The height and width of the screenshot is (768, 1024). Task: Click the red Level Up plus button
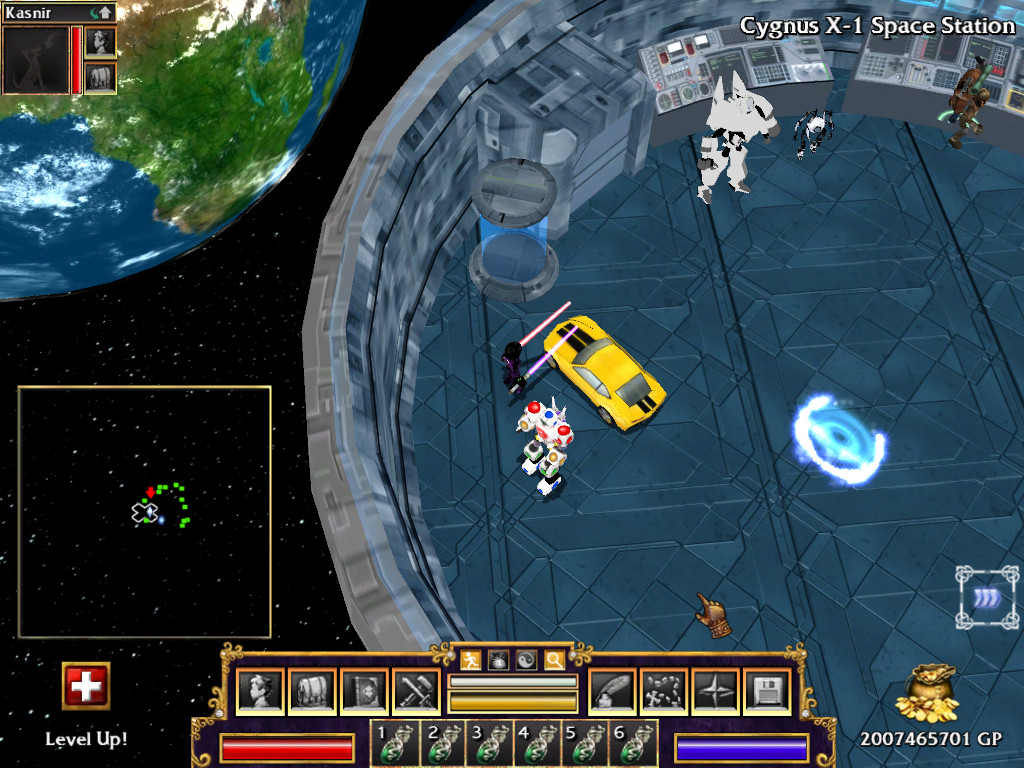click(86, 686)
